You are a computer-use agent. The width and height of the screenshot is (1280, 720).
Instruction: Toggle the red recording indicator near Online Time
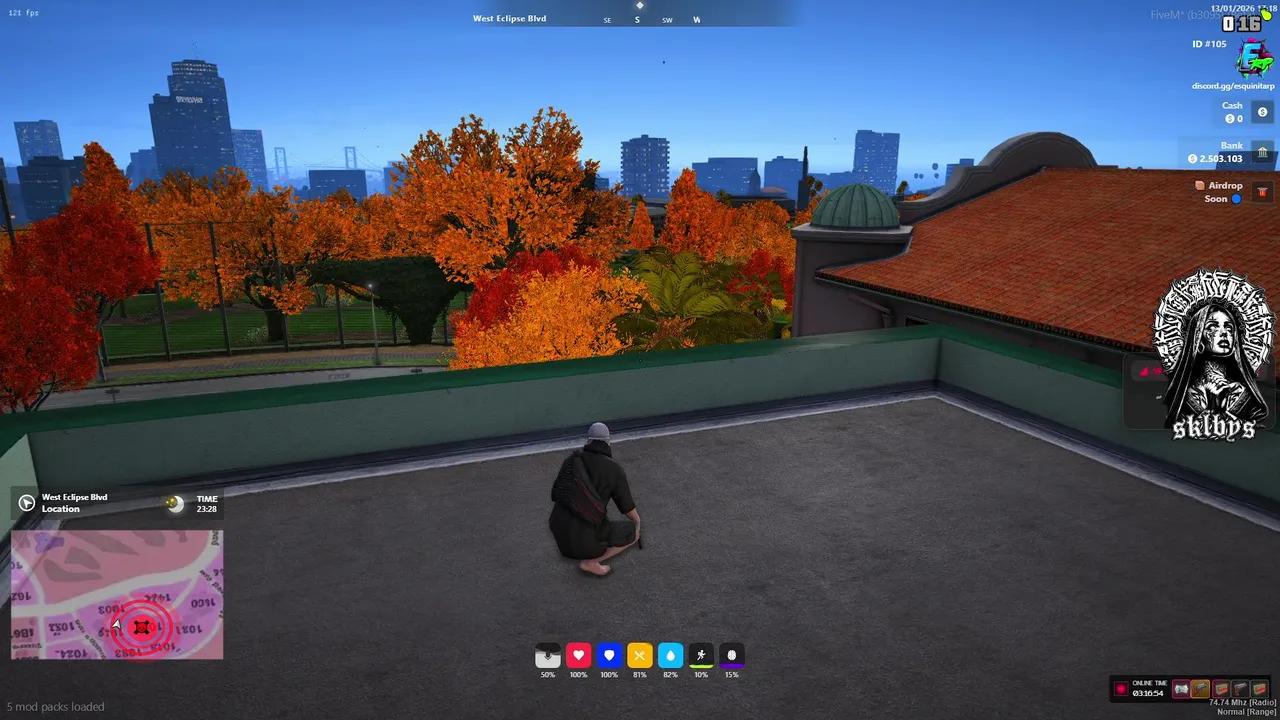click(x=1122, y=688)
